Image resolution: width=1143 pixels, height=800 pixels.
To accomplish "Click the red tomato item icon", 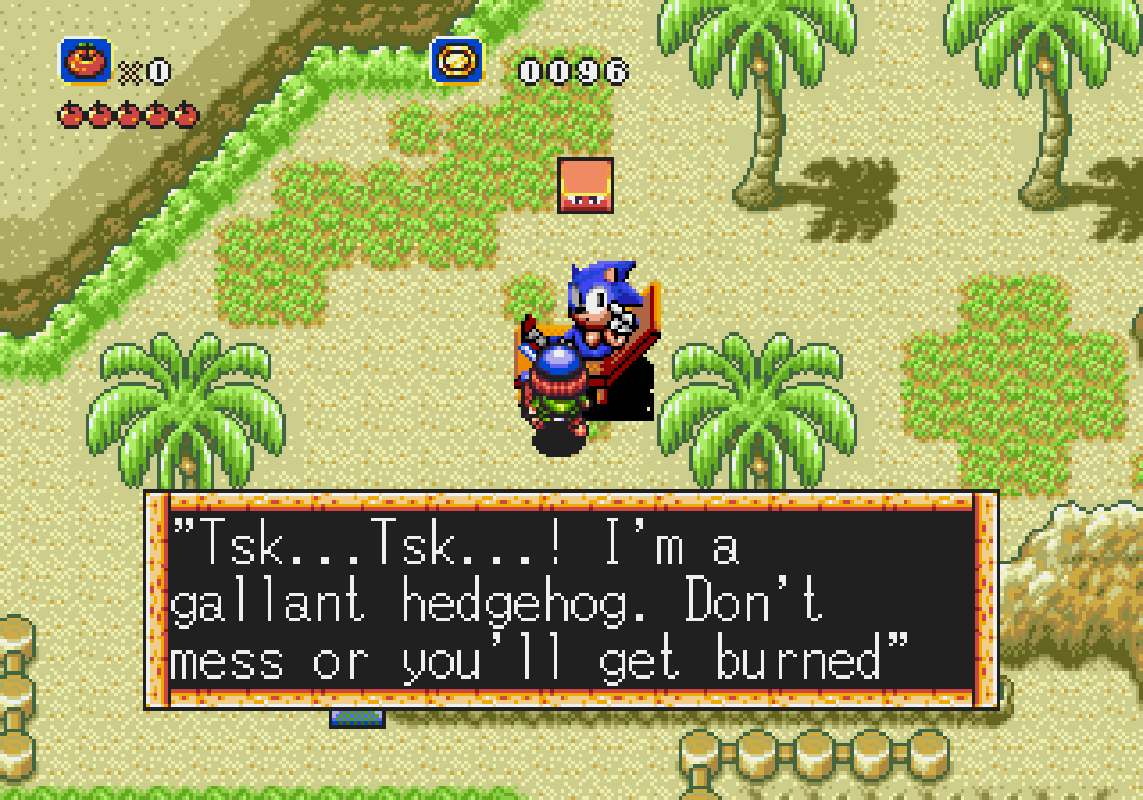I will click(85, 62).
